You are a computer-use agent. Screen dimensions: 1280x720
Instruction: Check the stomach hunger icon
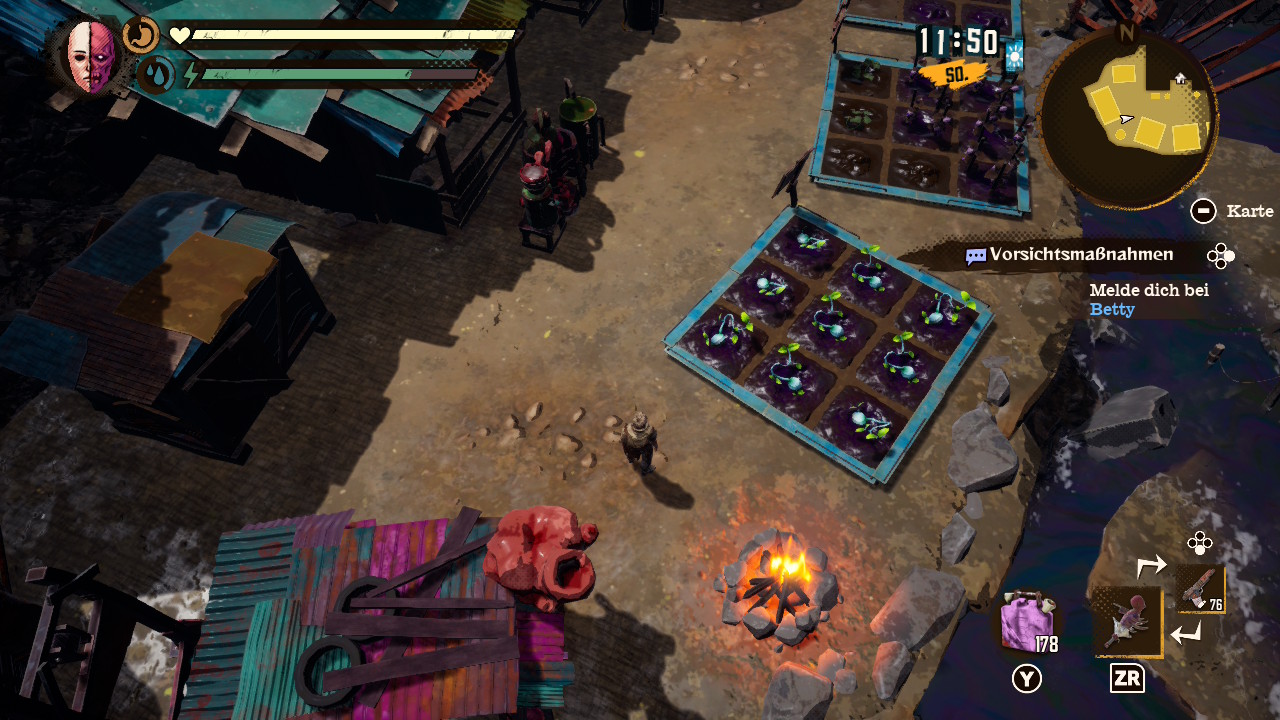(141, 36)
